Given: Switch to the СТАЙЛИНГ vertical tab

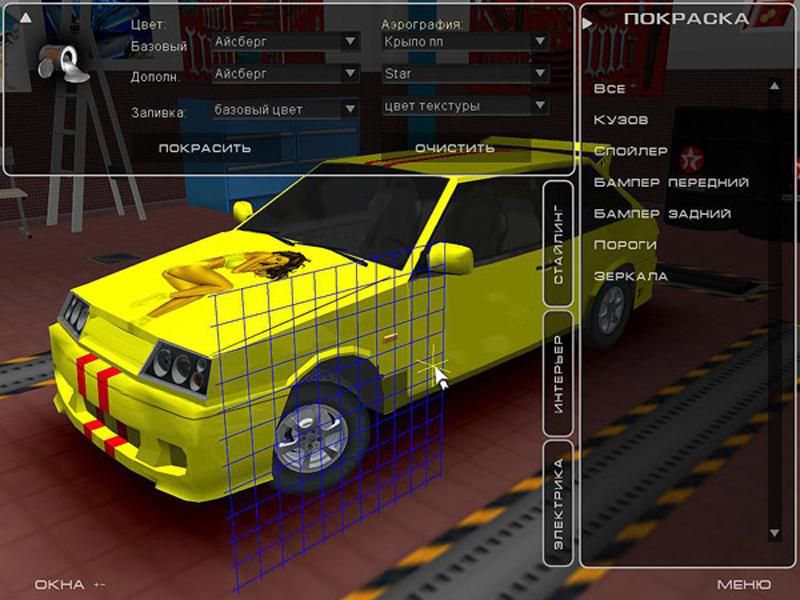Looking at the screenshot, I should pos(558,243).
